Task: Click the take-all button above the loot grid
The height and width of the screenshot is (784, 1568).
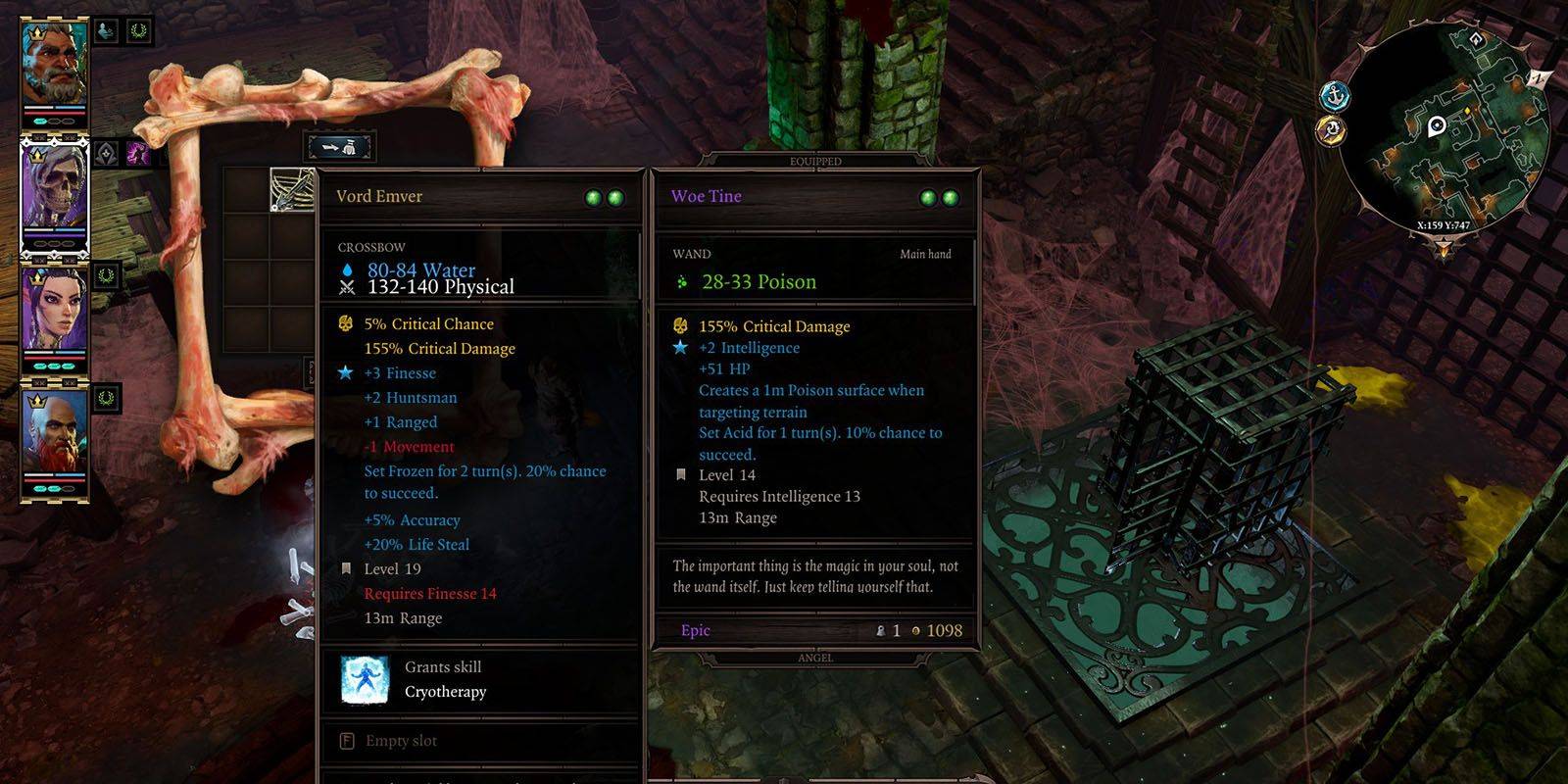Action: point(340,147)
